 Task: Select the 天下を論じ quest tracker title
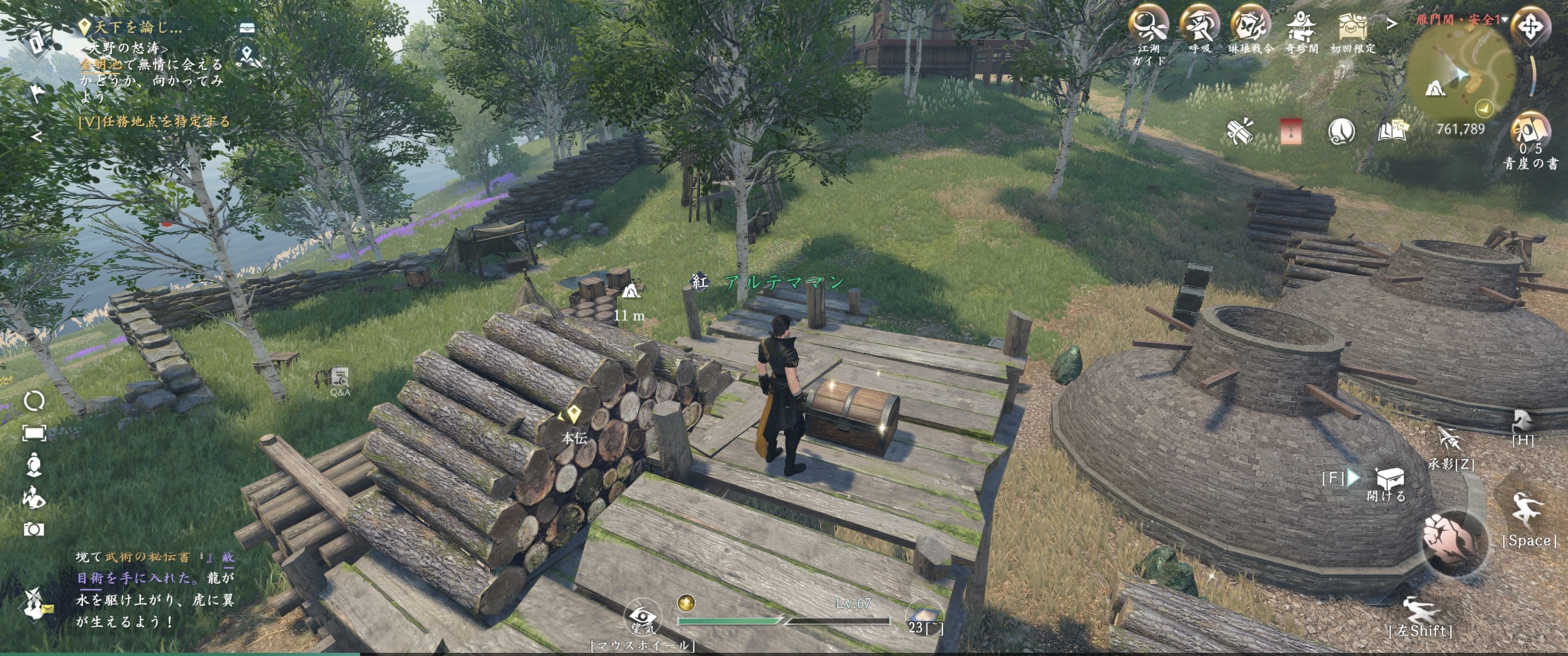137,27
